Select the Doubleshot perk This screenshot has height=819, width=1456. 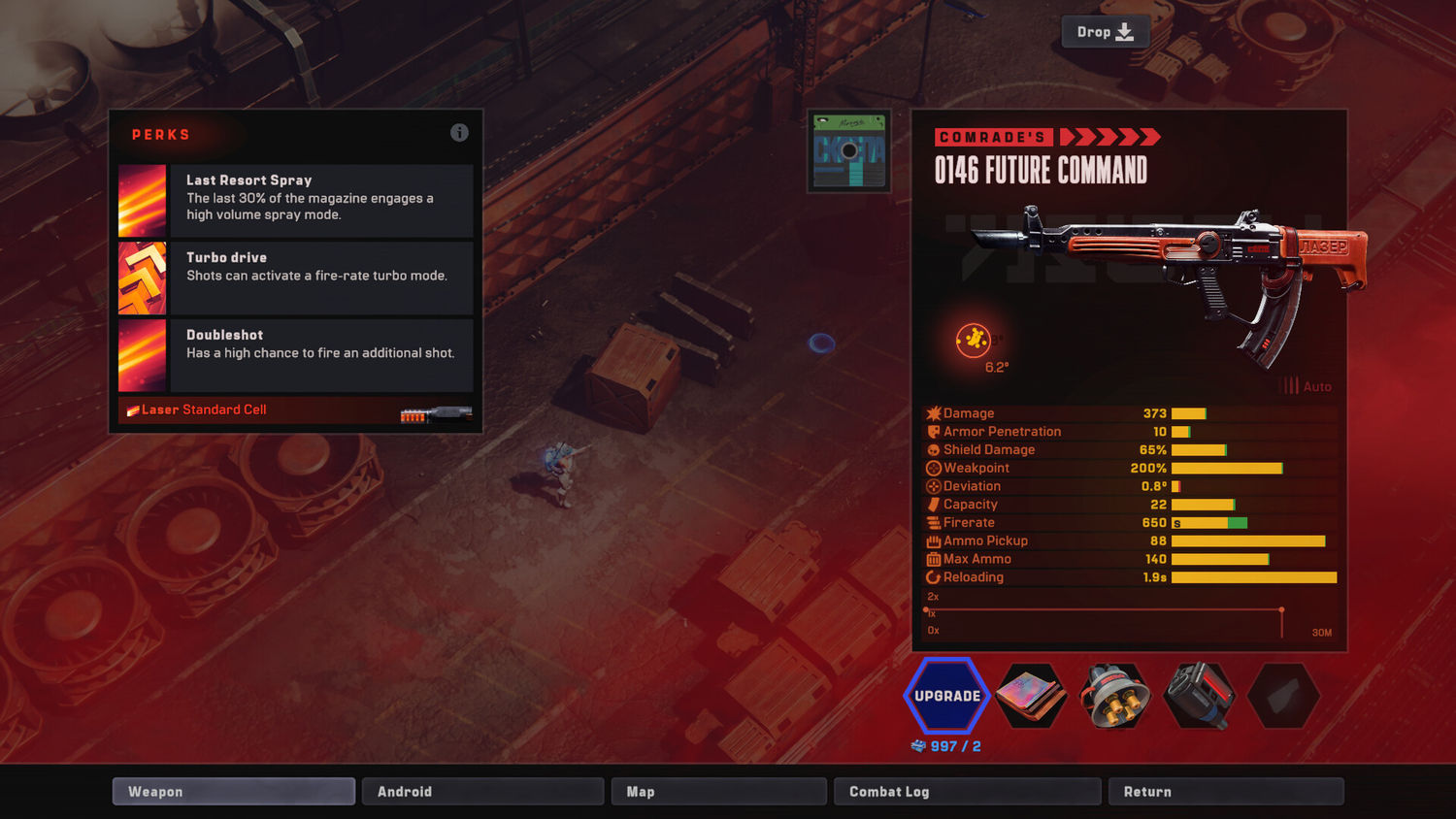point(296,355)
